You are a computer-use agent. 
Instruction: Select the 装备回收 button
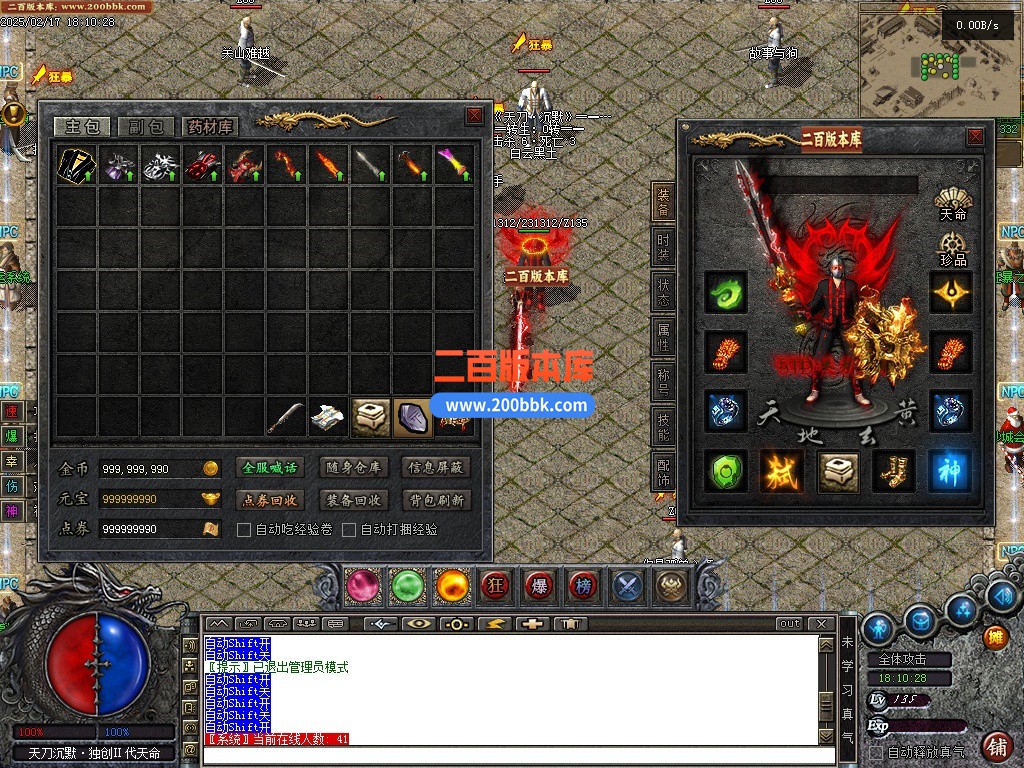[x=353, y=500]
